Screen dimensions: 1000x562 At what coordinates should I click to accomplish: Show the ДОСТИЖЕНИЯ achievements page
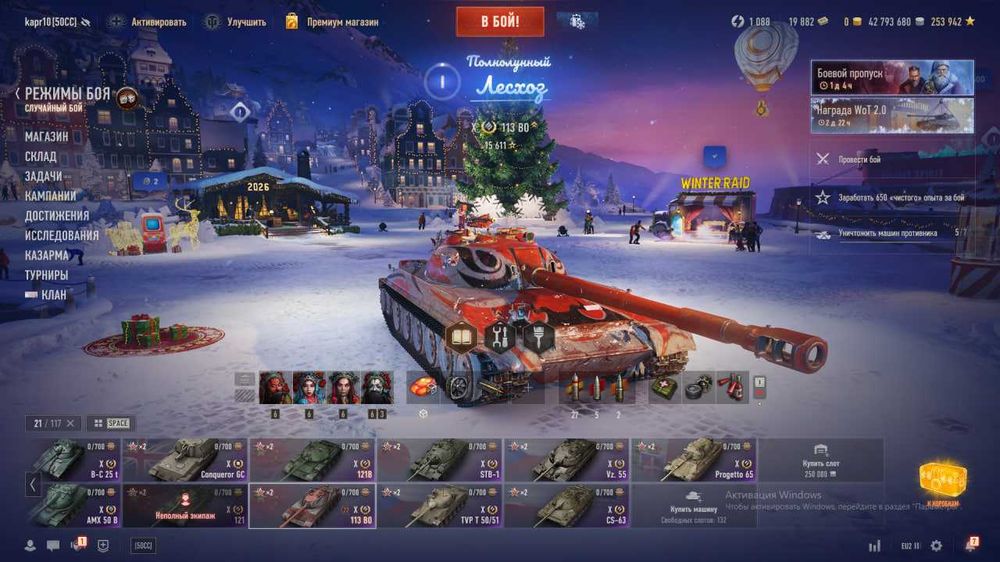pos(57,215)
